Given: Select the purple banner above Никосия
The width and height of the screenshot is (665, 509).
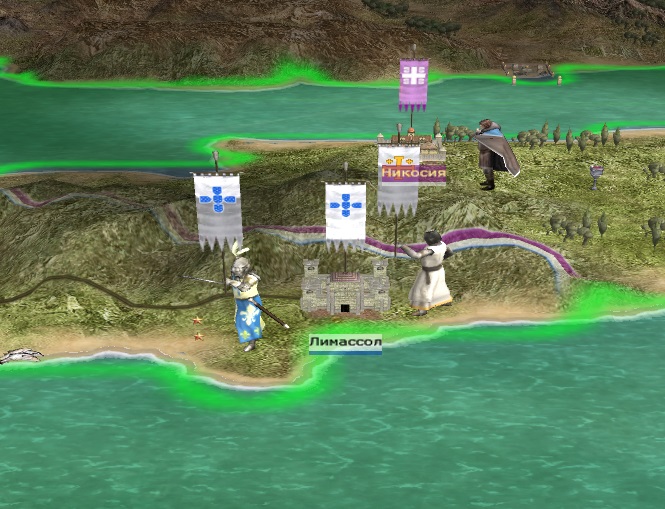Looking at the screenshot, I should (413, 84).
